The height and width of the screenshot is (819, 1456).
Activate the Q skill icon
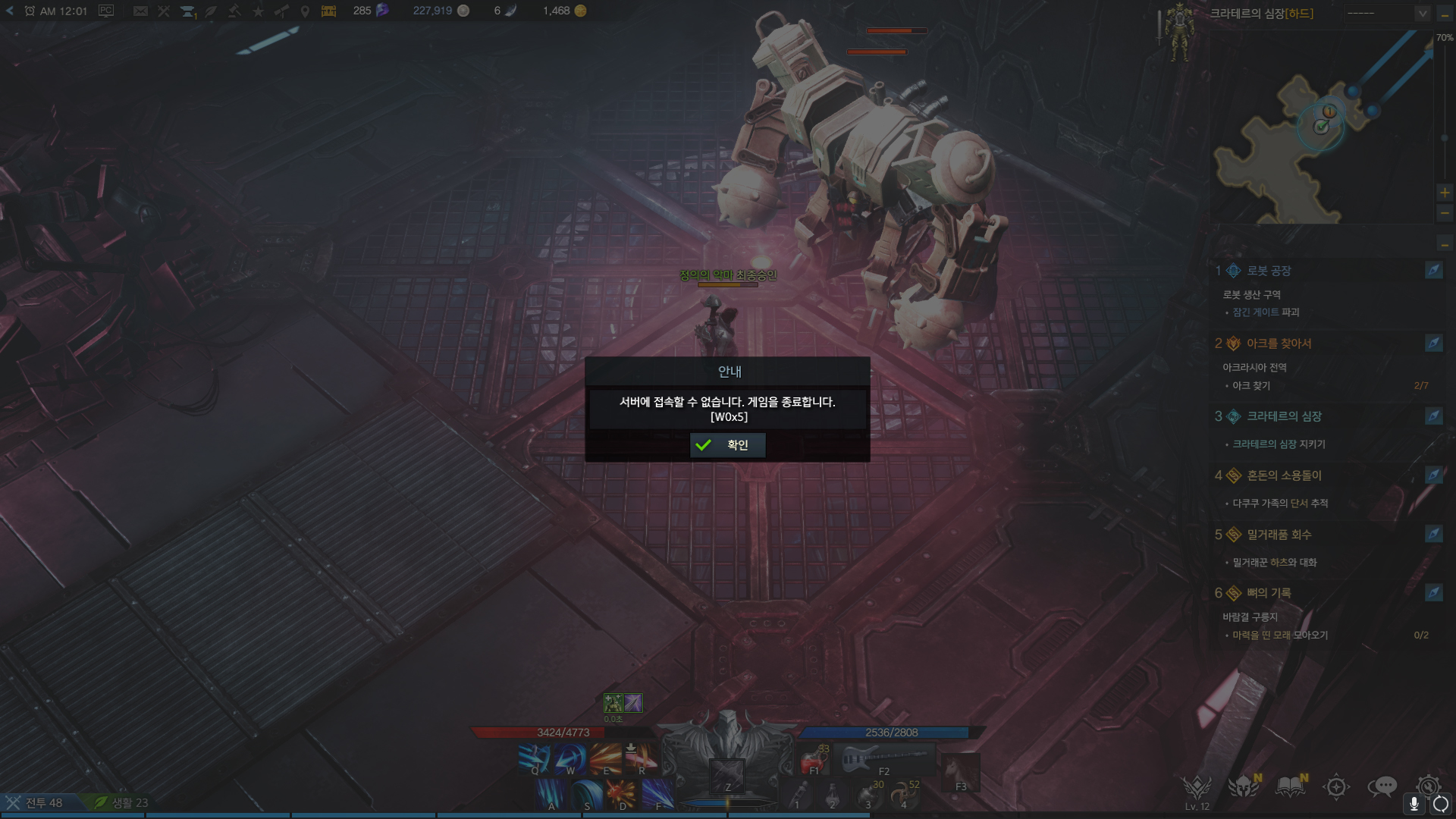click(x=535, y=758)
